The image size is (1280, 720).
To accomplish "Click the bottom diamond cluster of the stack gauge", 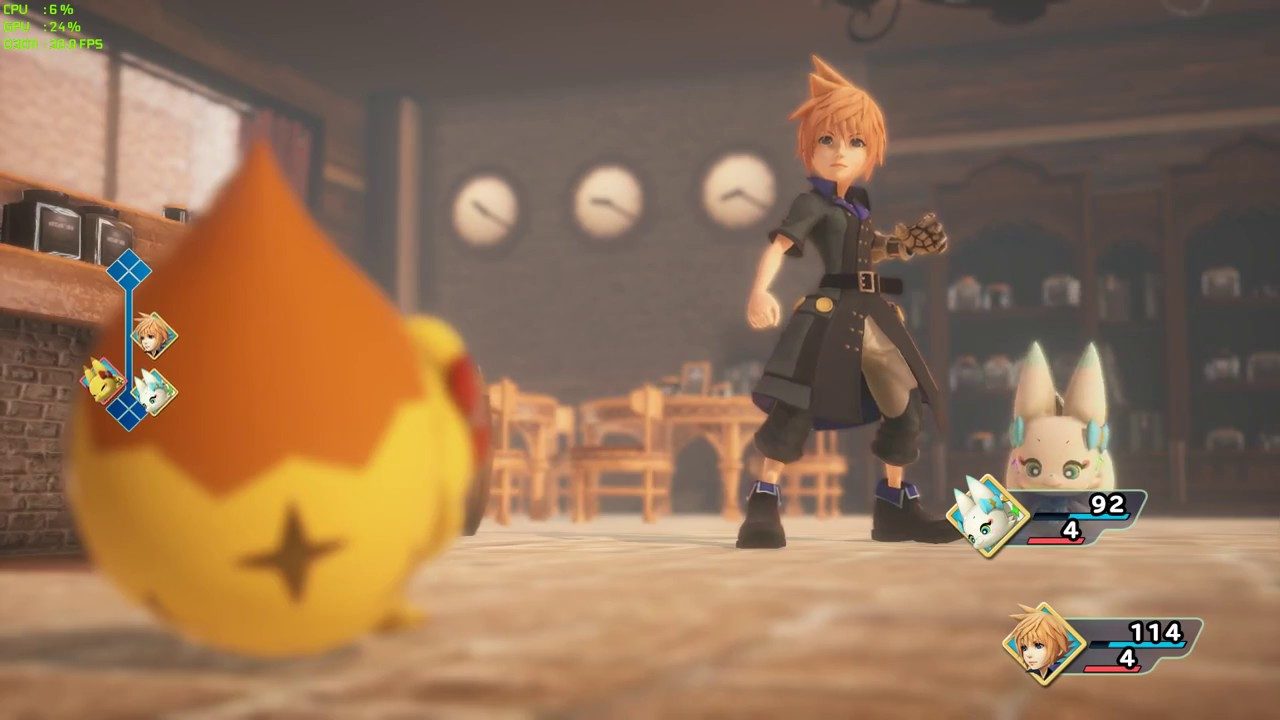I will pos(128,408).
